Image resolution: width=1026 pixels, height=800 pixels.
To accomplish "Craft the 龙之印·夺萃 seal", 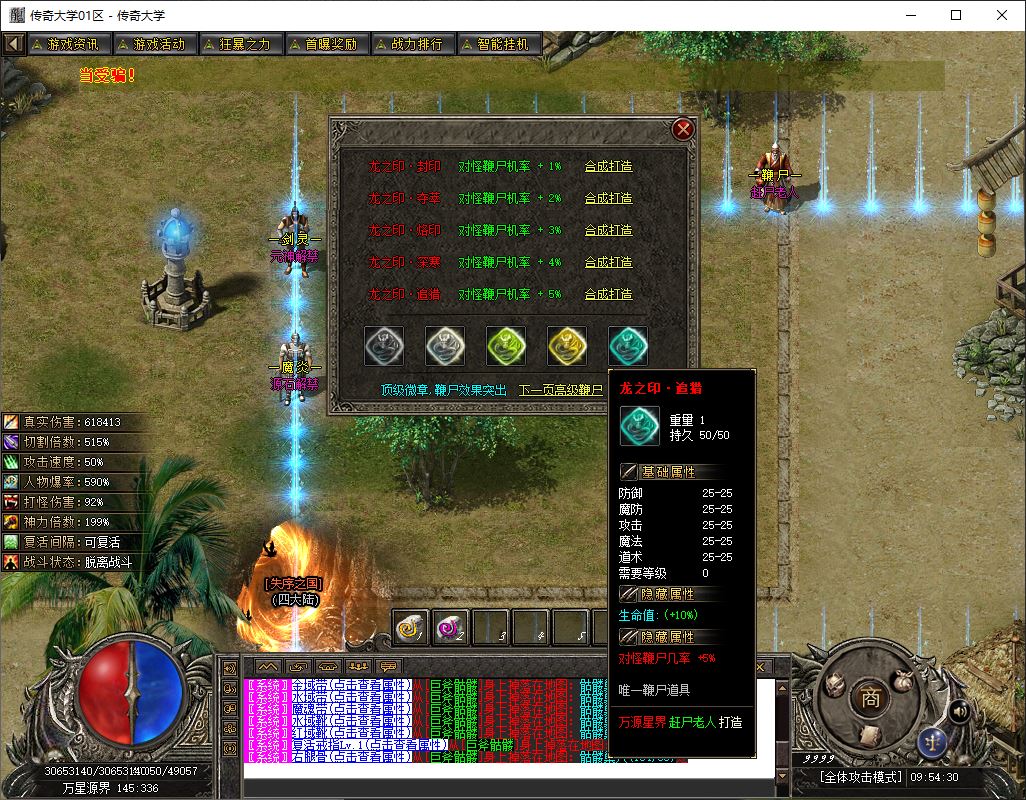I will pyautogui.click(x=608, y=198).
